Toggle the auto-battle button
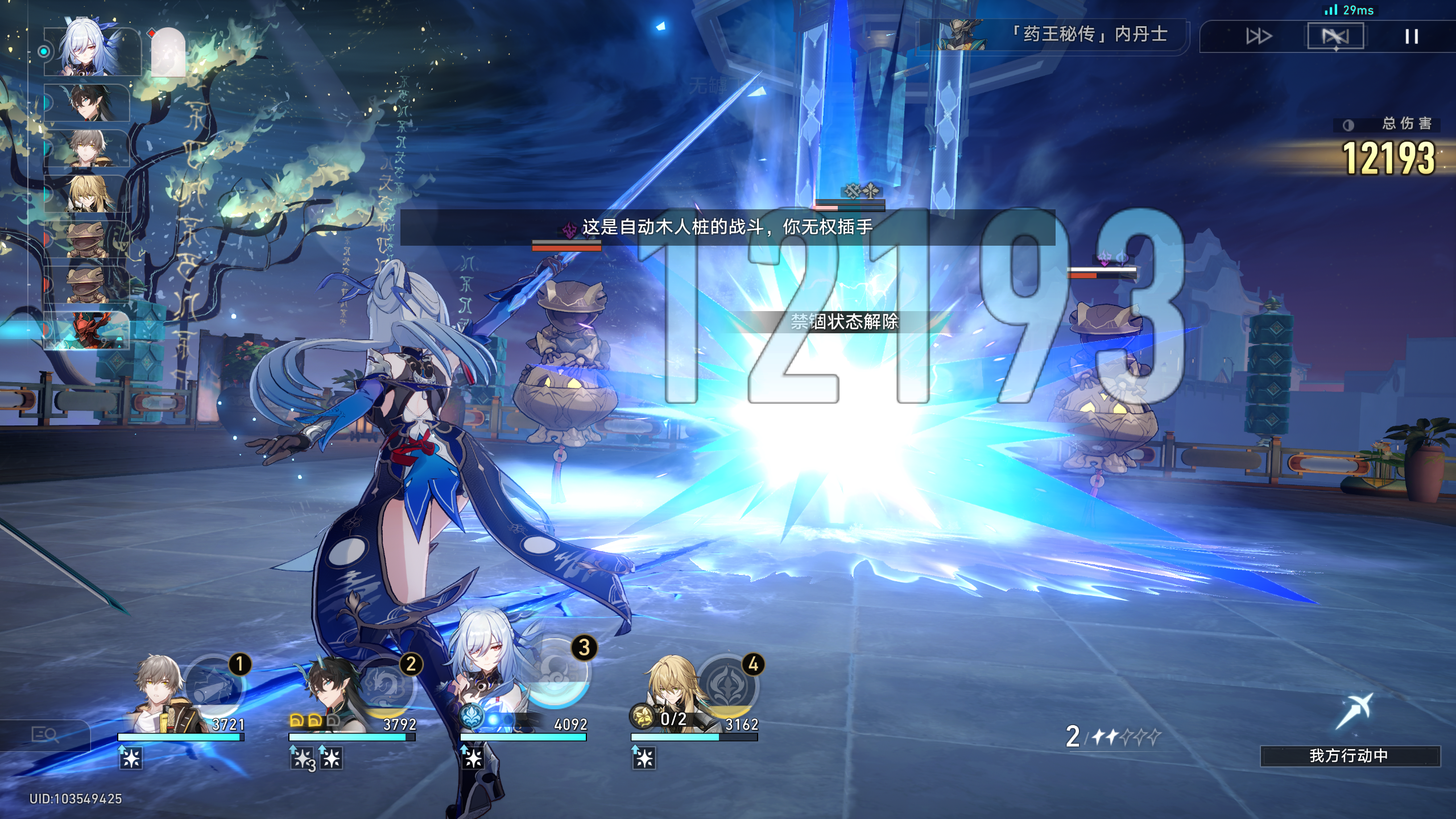The height and width of the screenshot is (819, 1456). [x=1335, y=36]
